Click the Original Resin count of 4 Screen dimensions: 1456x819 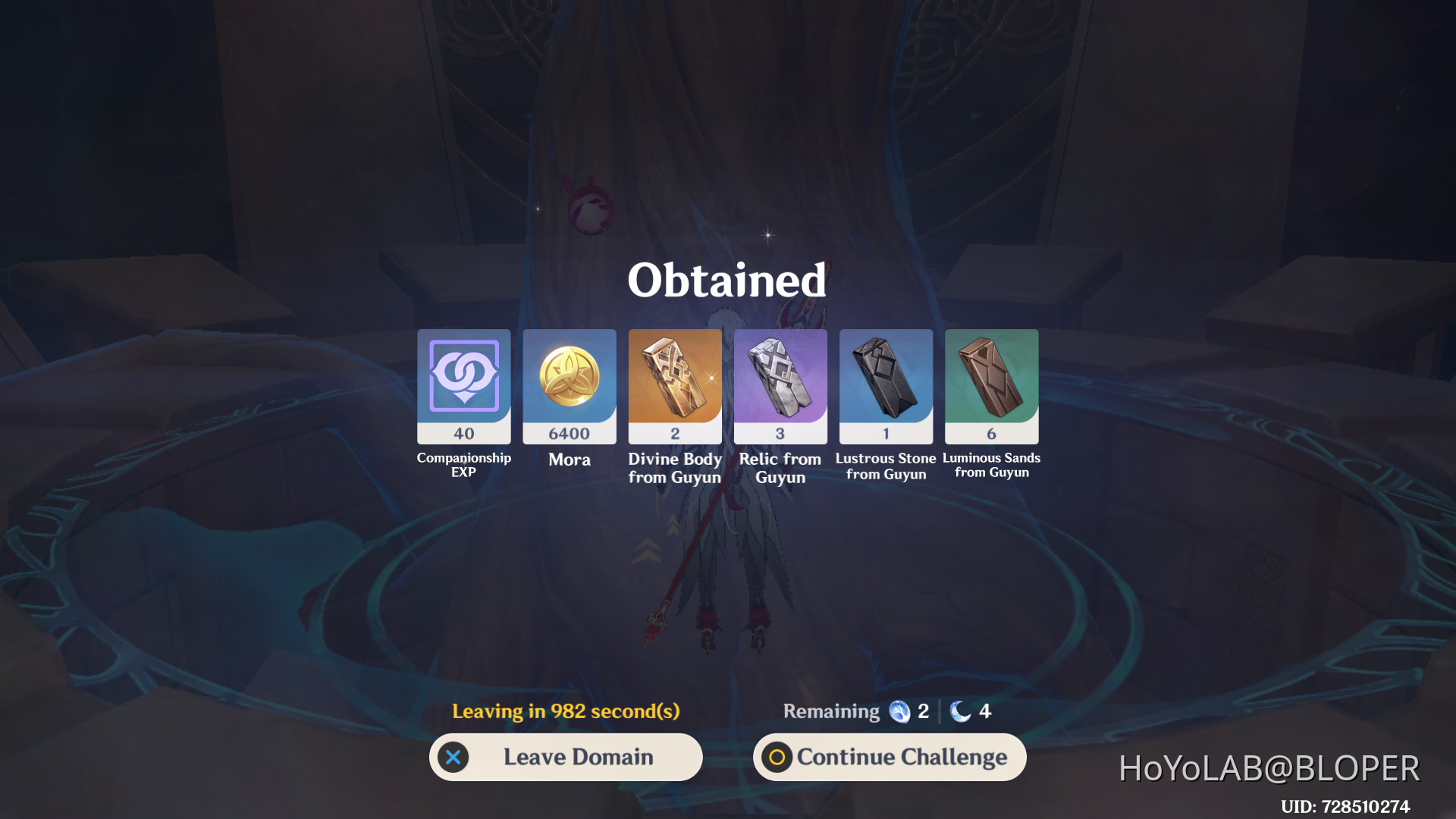pos(984,711)
